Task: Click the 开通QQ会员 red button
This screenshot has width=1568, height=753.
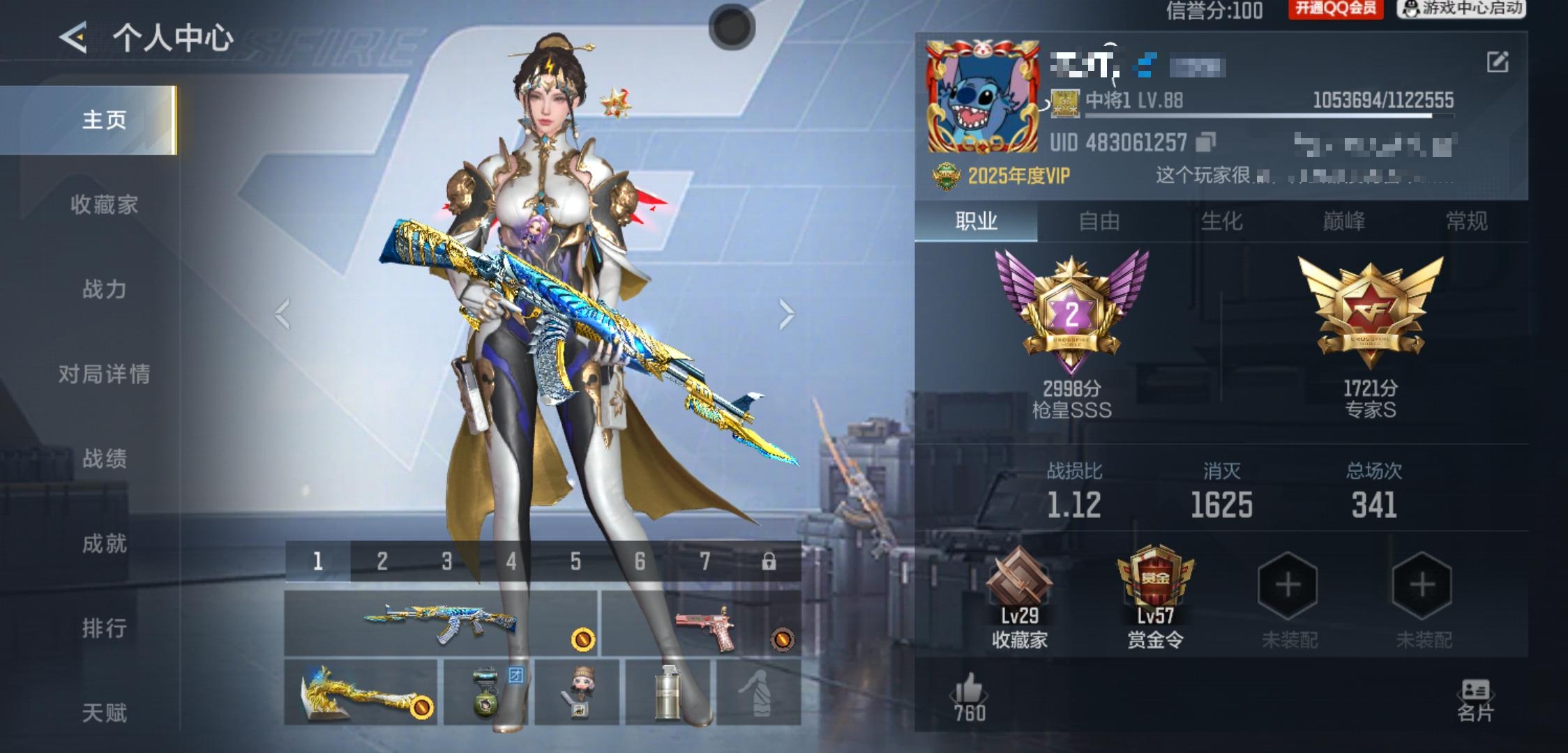Action: tap(1335, 9)
